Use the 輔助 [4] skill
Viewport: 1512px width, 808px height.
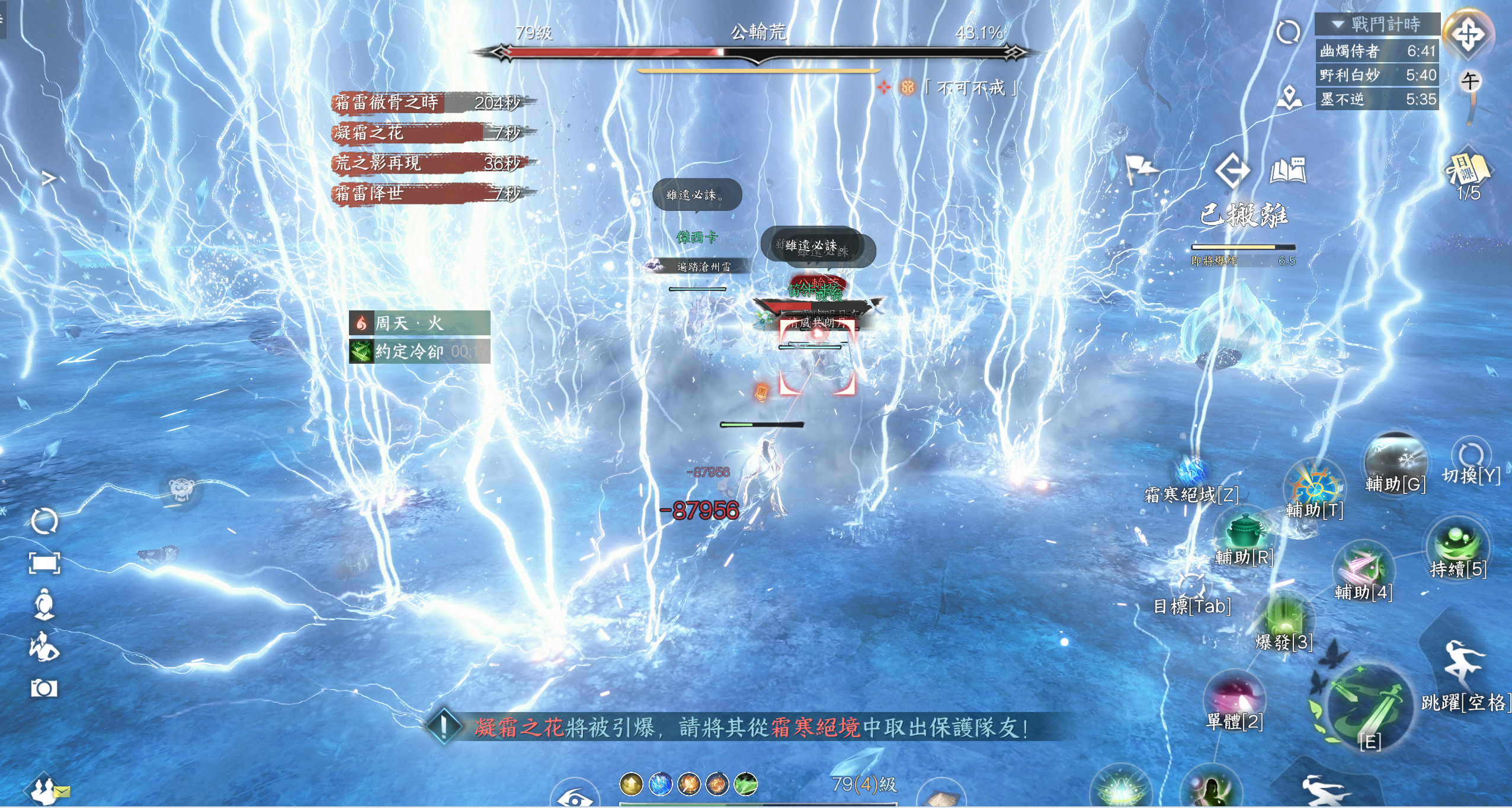pos(1363,567)
